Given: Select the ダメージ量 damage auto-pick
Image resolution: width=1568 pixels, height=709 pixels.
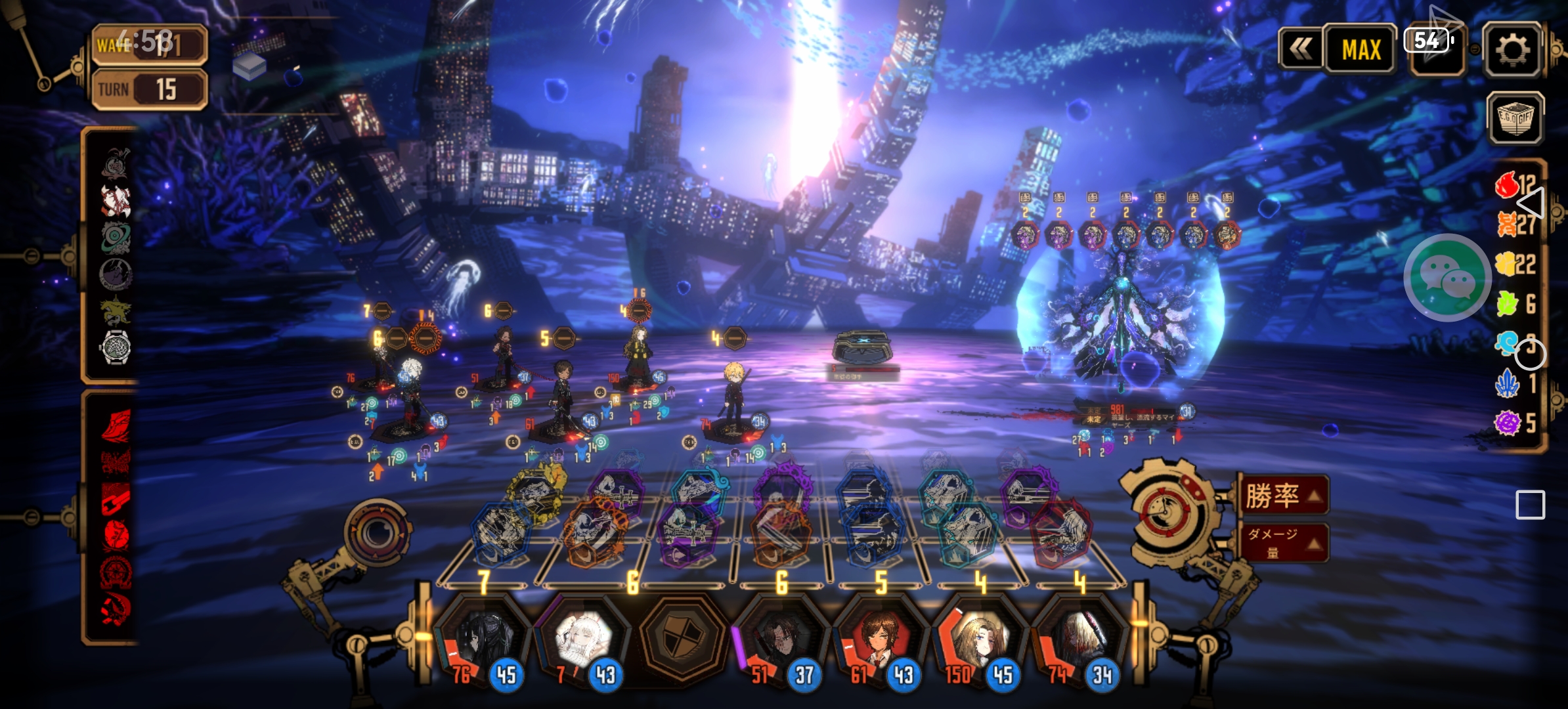Looking at the screenshot, I should click(x=1282, y=542).
